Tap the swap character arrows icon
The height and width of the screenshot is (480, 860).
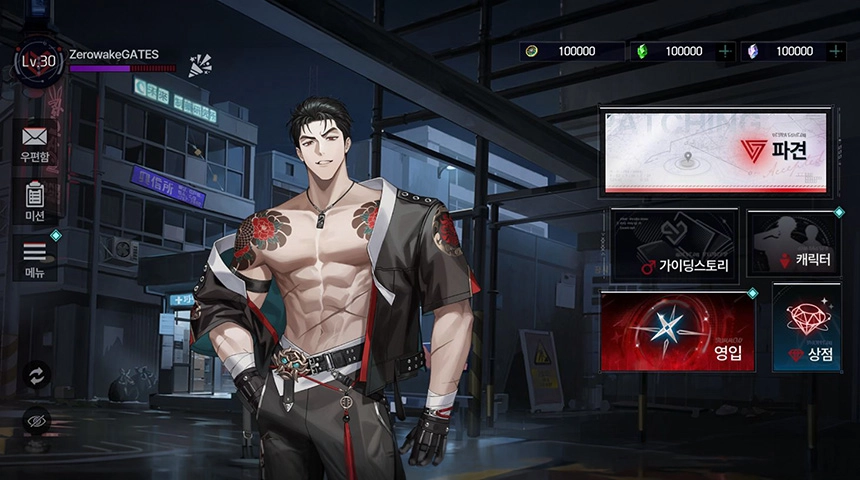tap(37, 374)
